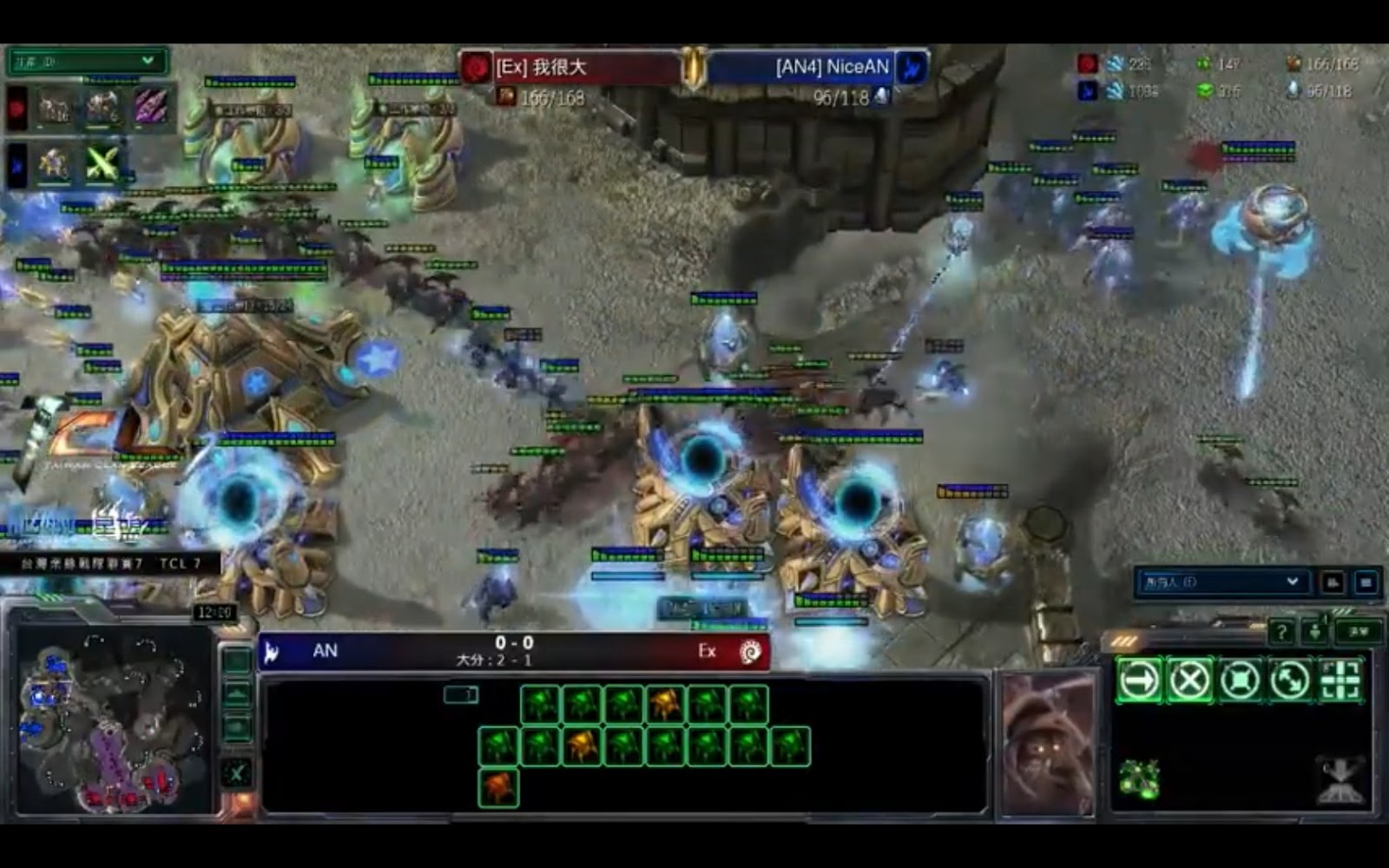Open the help question mark button

tap(1280, 632)
